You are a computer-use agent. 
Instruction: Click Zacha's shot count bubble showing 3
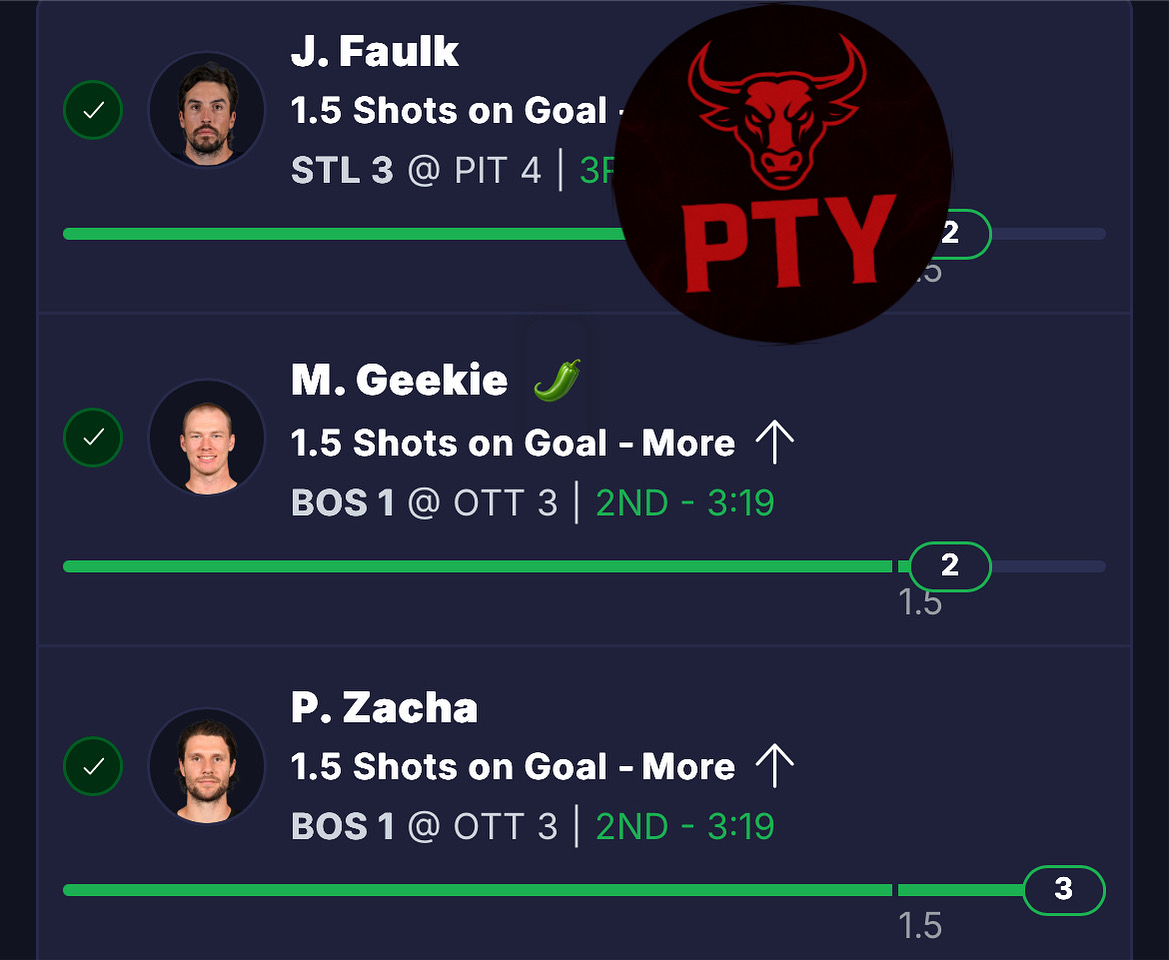[1063, 889]
